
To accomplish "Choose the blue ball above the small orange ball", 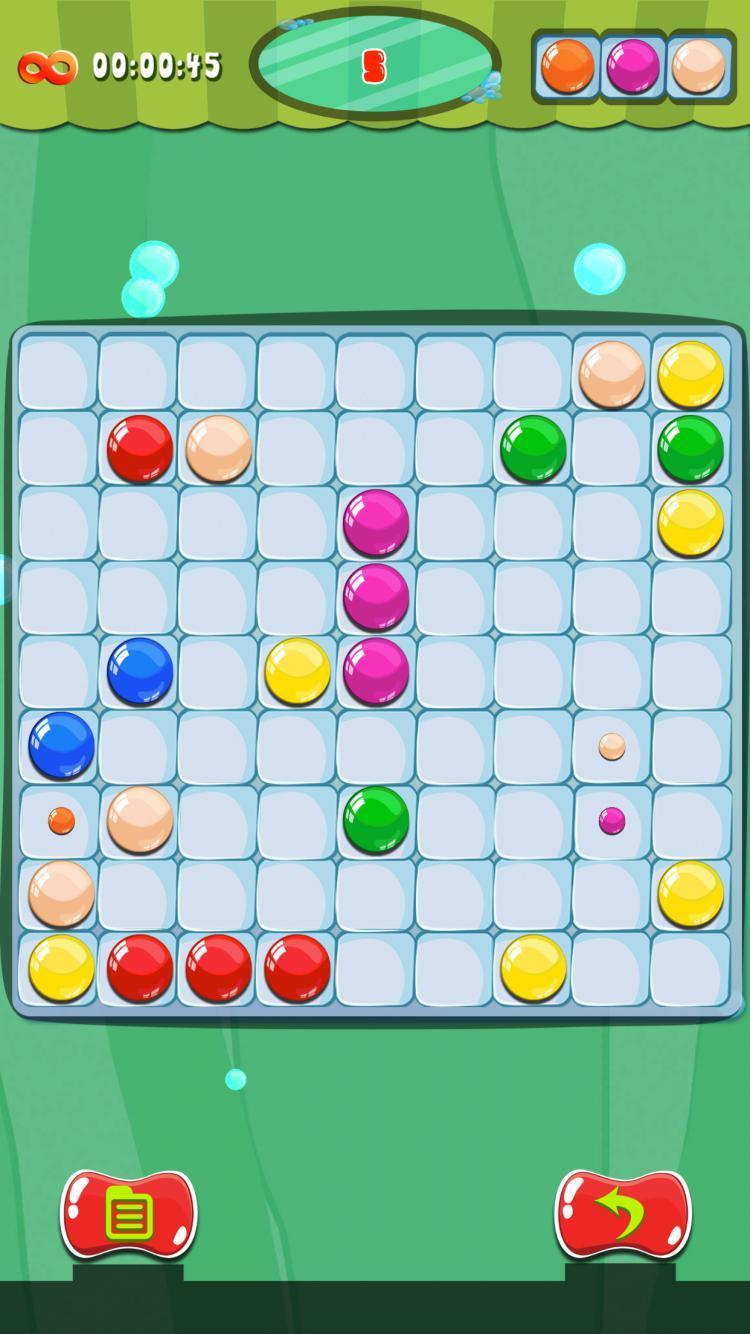I will [x=61, y=745].
